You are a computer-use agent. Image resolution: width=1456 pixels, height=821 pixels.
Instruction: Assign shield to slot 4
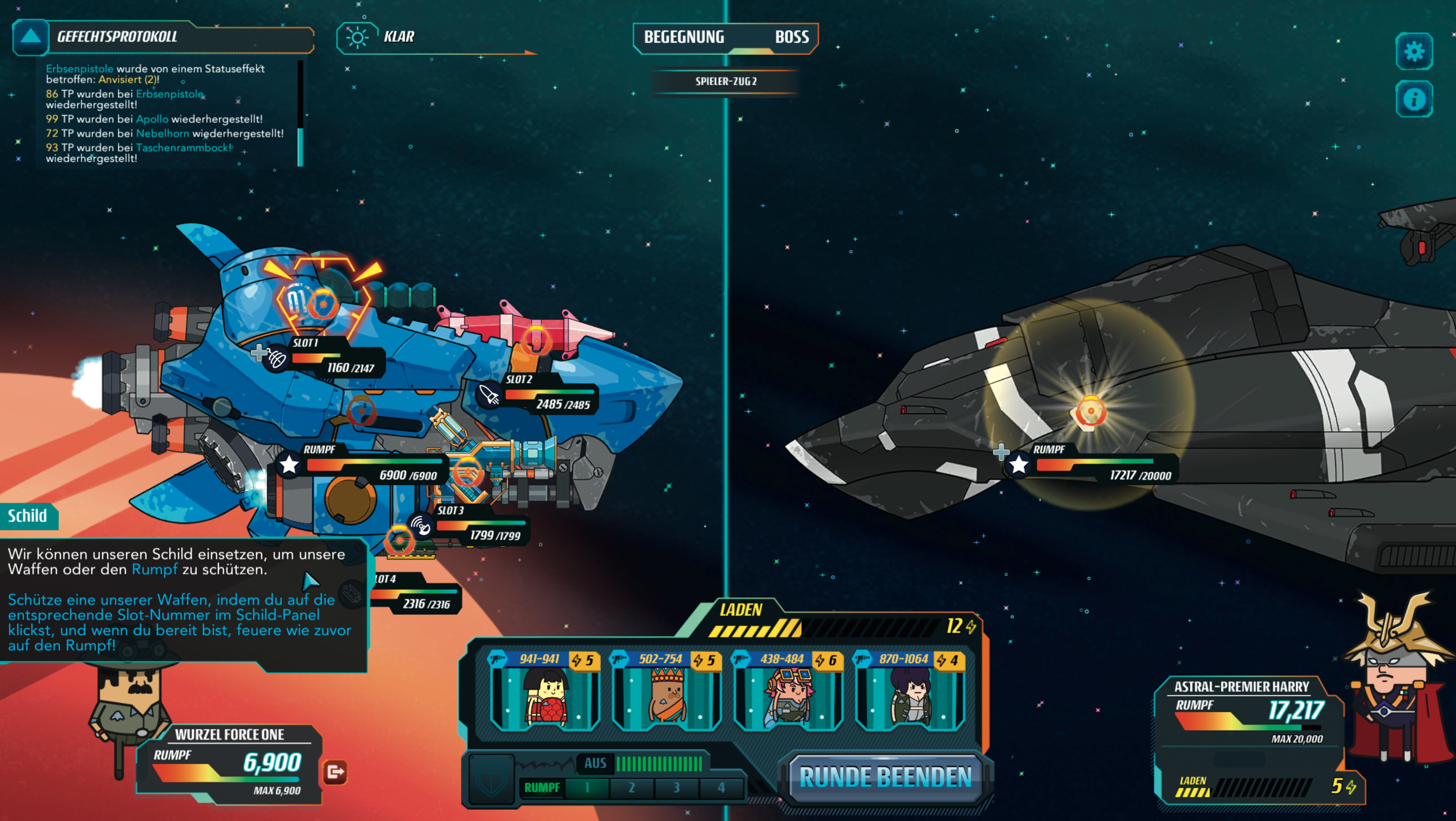point(721,787)
